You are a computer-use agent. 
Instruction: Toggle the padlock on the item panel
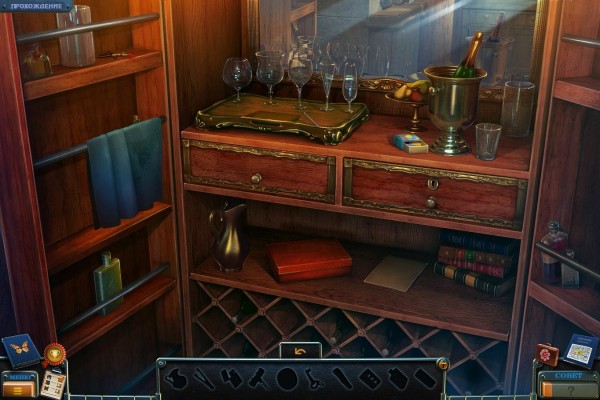442,364
